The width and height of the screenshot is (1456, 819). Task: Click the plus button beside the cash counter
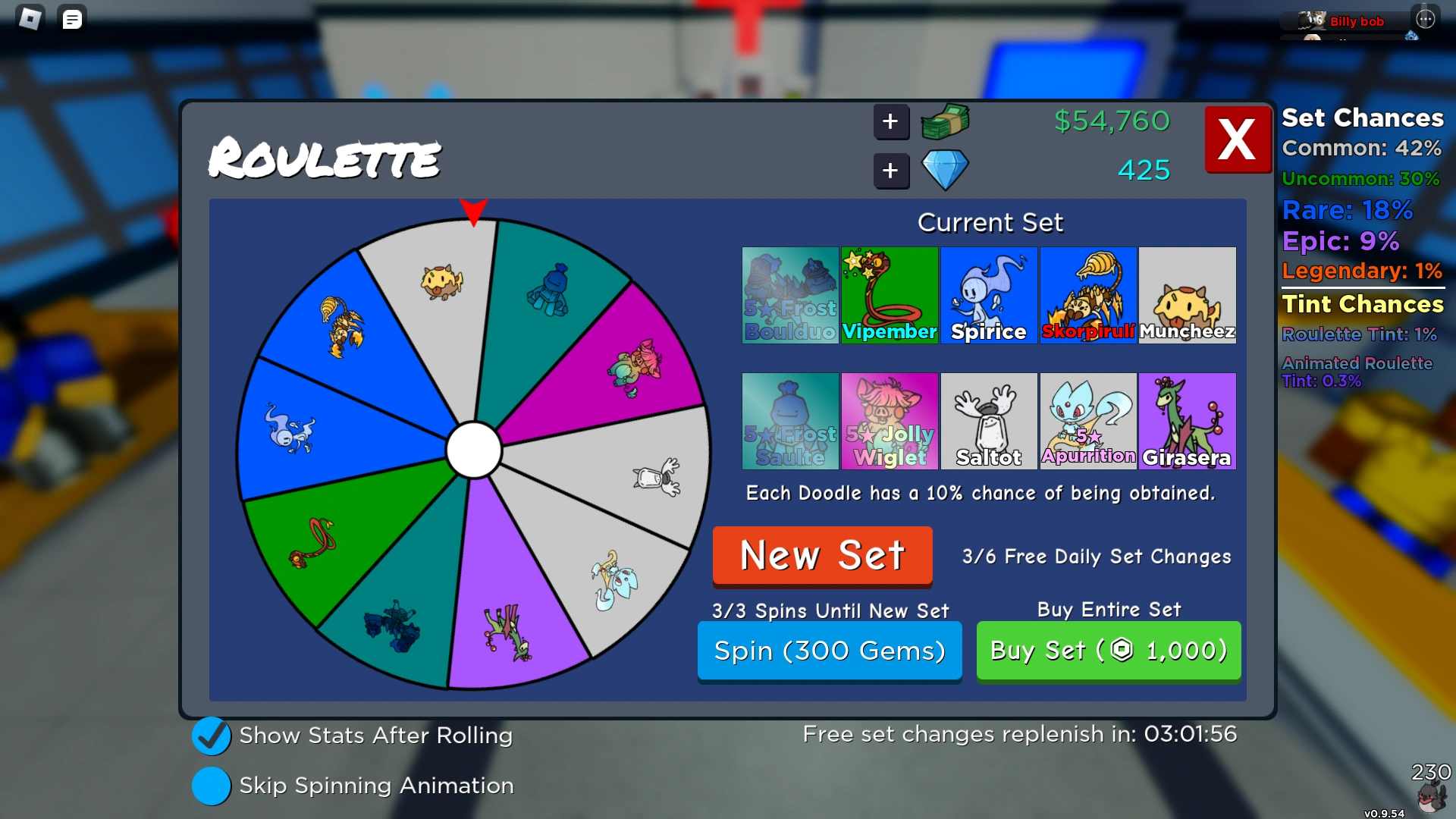pos(891,121)
